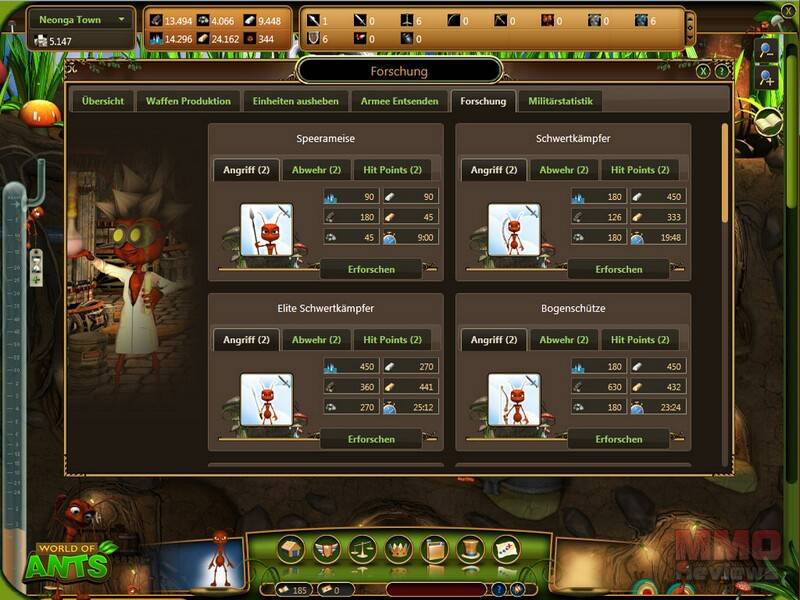
Task: Select Abwehr (2) for Speerameise
Action: coord(314,170)
